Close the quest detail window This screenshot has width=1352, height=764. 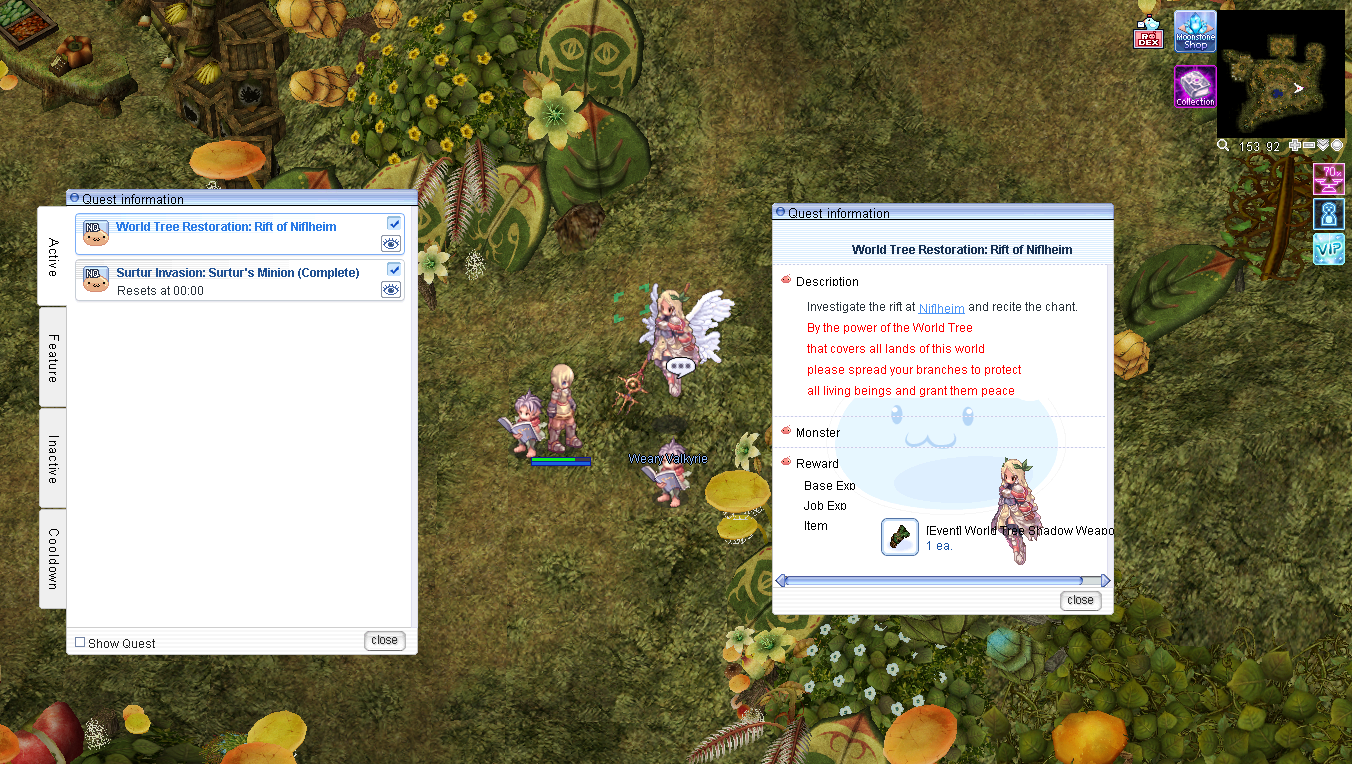coord(1080,600)
